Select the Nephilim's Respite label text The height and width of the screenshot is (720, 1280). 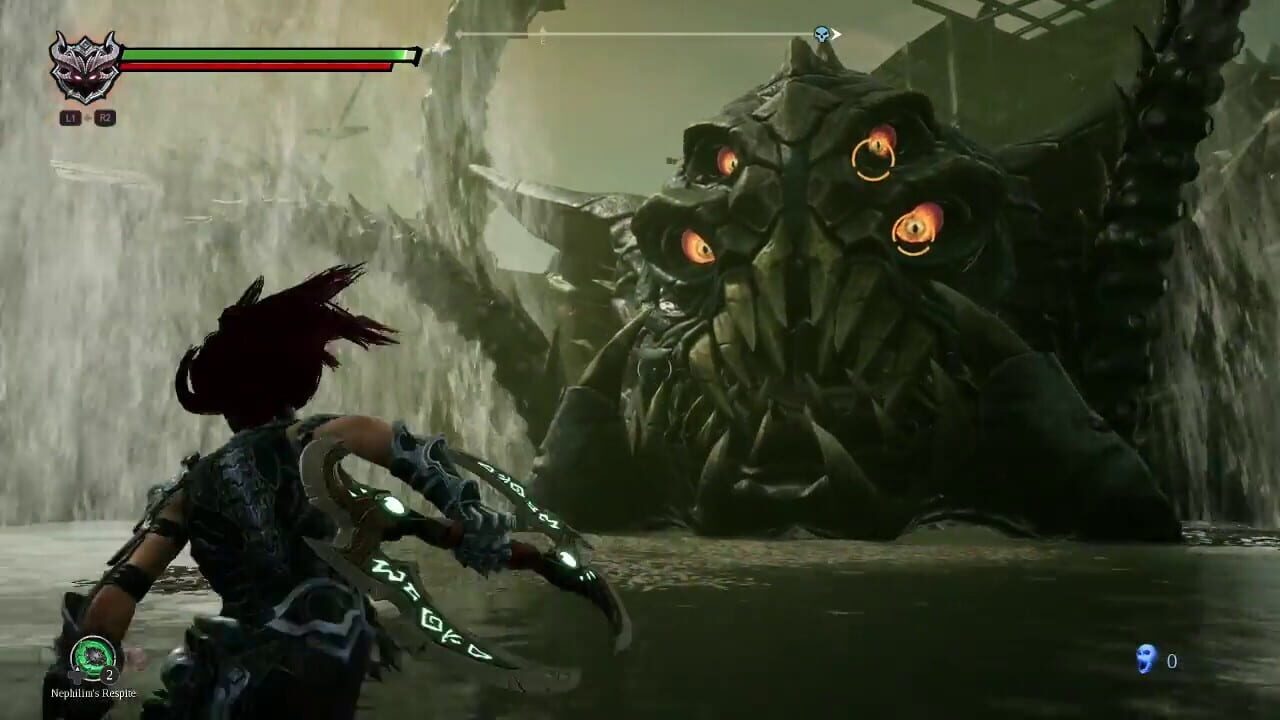pyautogui.click(x=94, y=693)
